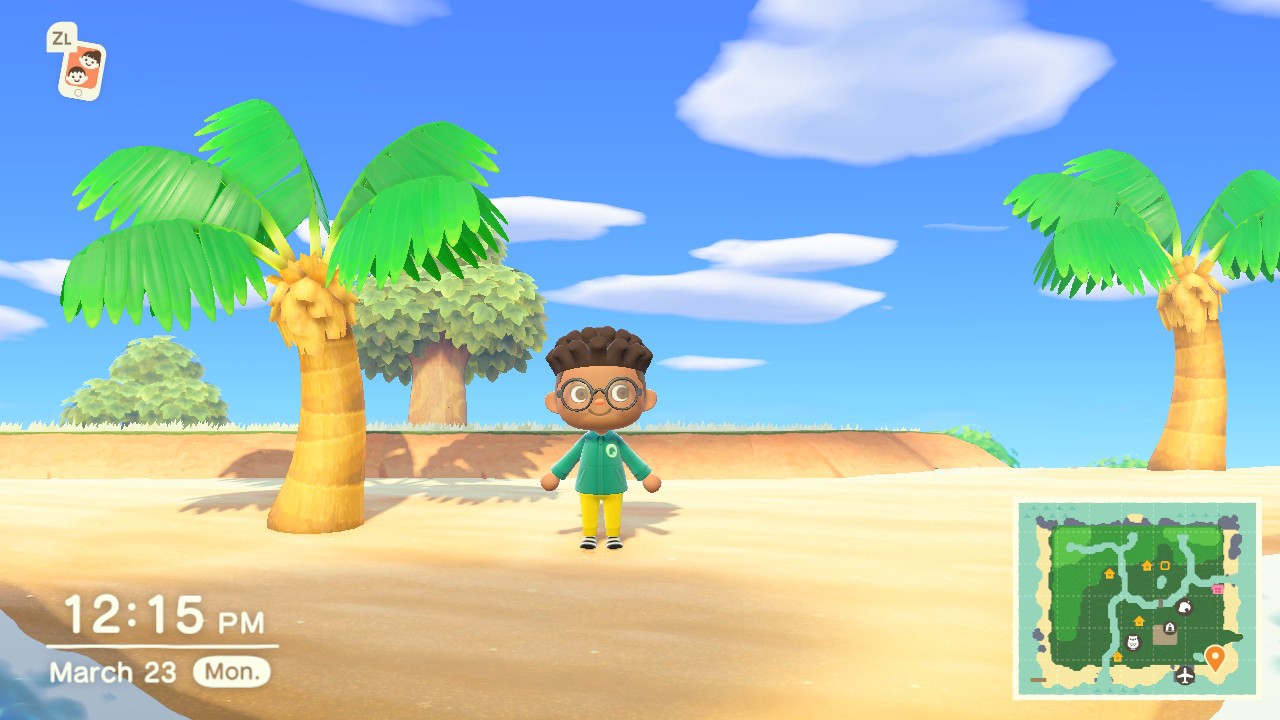
Task: Select the pink Able Sisters shop icon on the map
Action: [x=1217, y=588]
